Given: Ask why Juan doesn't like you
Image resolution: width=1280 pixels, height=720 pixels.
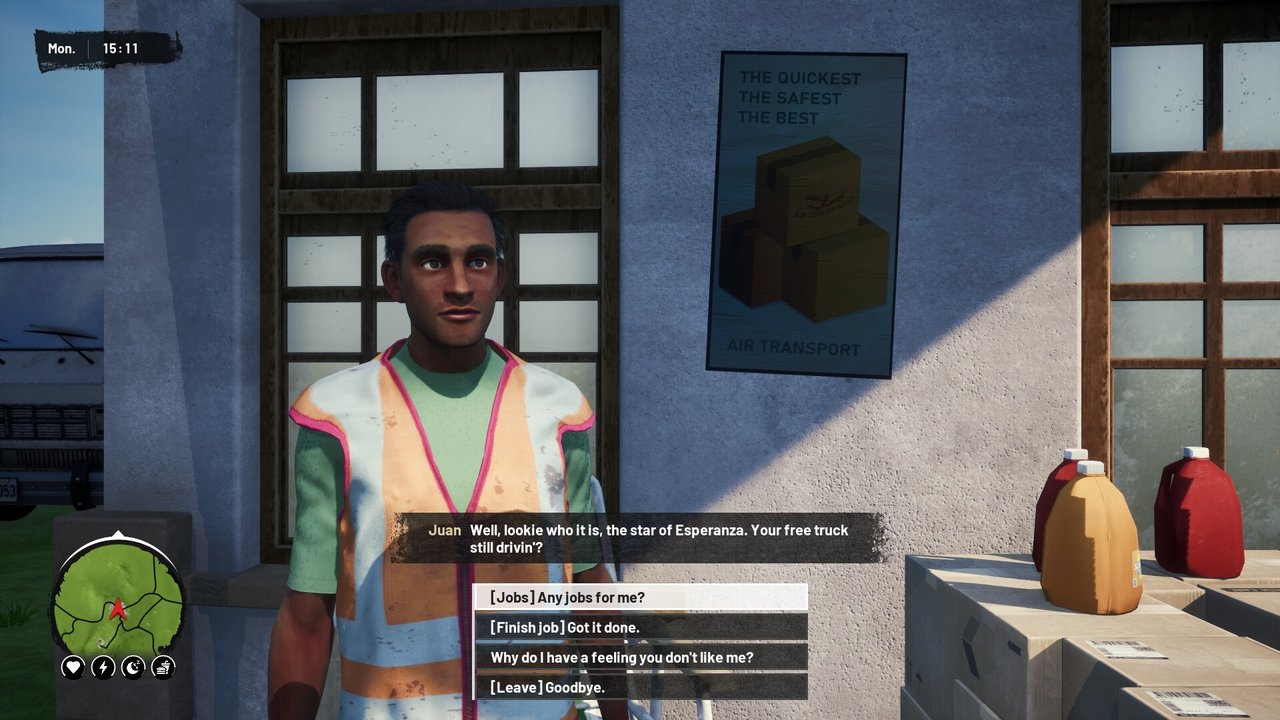Looking at the screenshot, I should pos(640,657).
